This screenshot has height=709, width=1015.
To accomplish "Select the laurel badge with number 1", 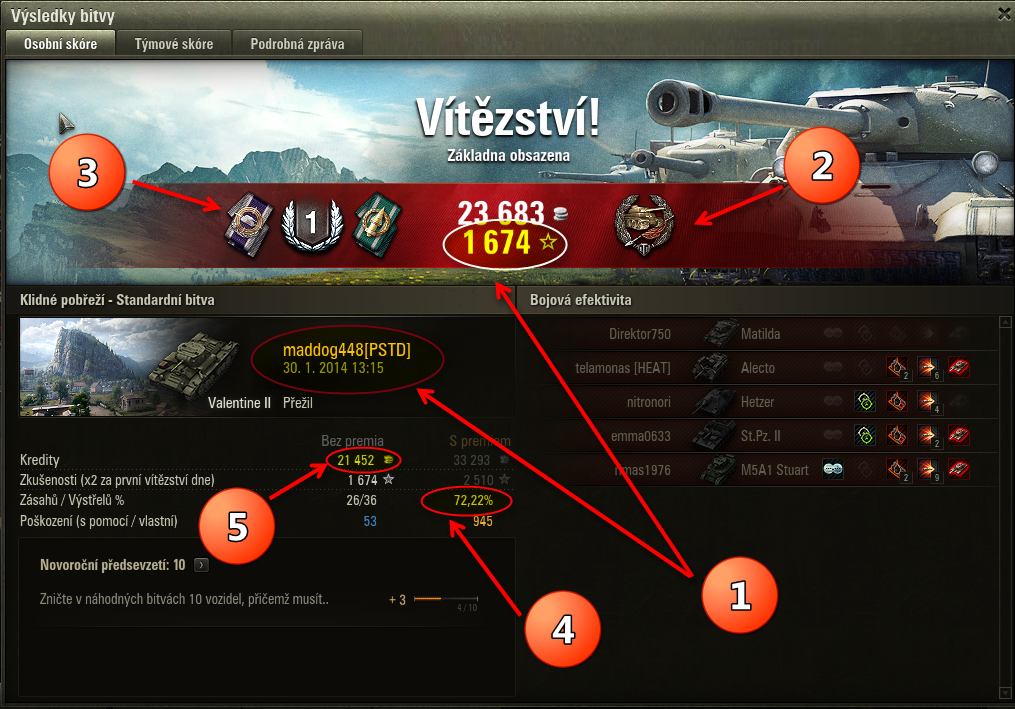I will coord(310,222).
